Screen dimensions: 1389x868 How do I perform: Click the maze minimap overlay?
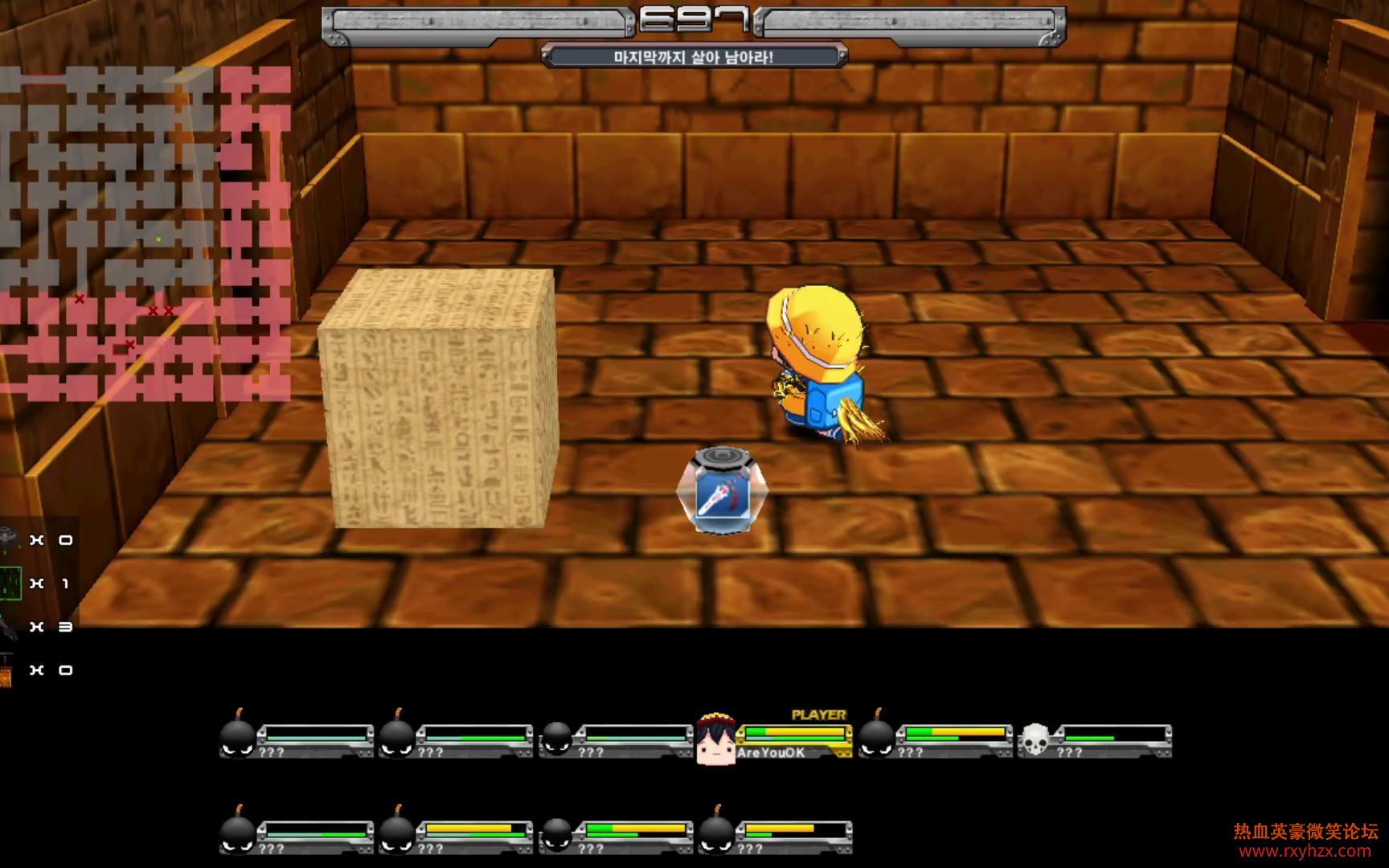pos(145,233)
